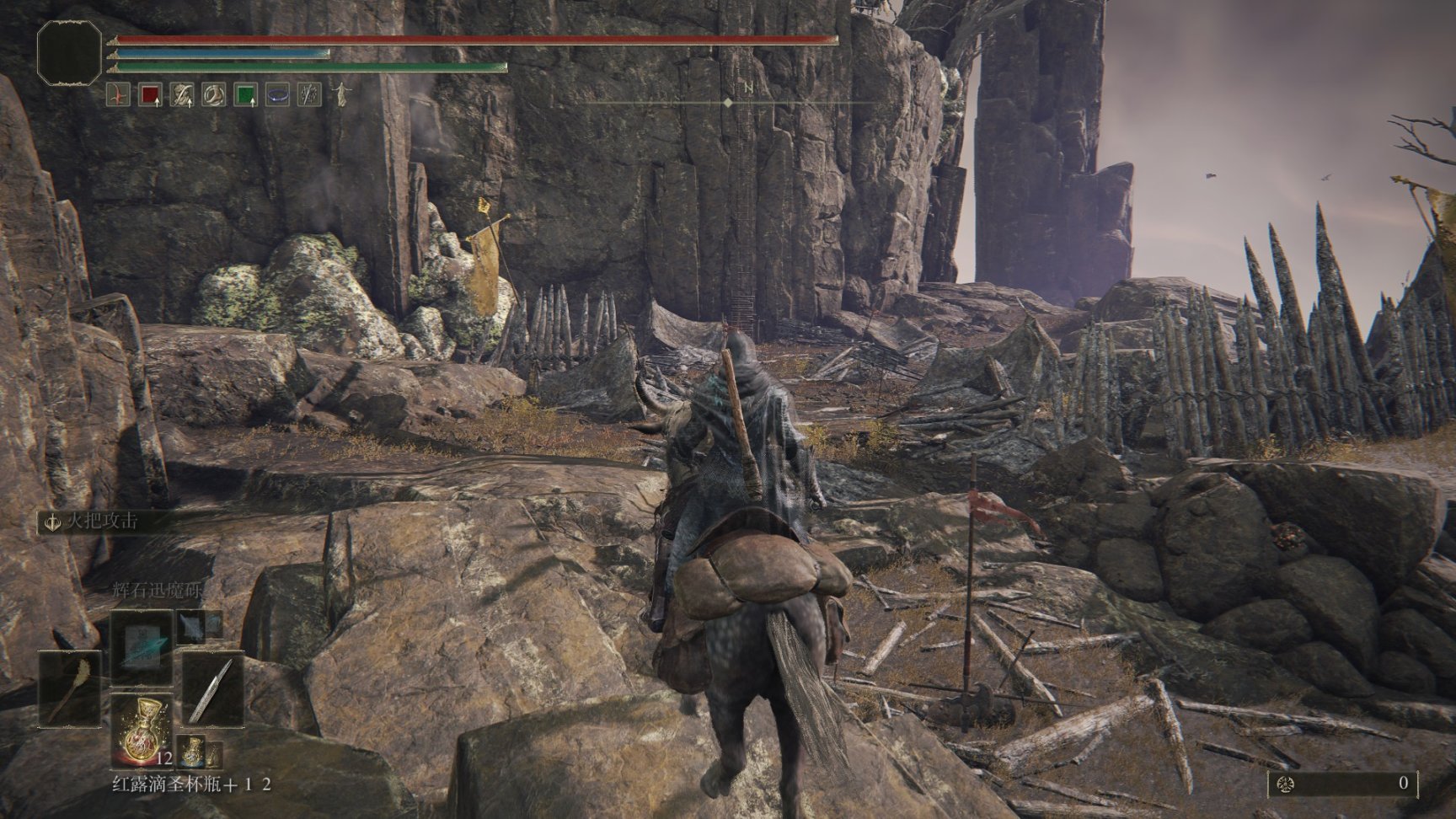Inspect the green square buff icon
Viewport: 1456px width, 819px height.
tap(245, 95)
